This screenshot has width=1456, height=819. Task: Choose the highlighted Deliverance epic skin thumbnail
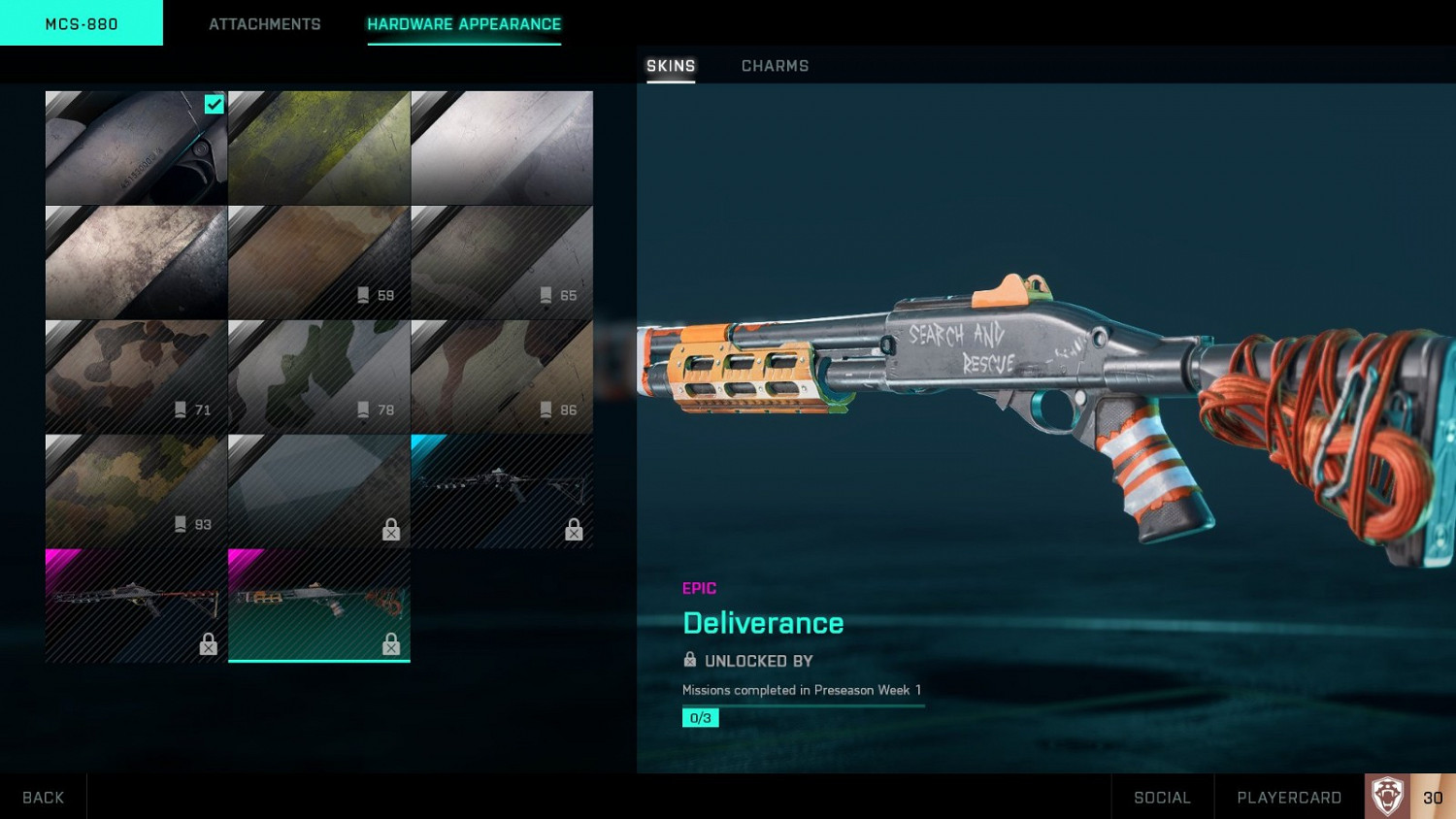click(318, 605)
